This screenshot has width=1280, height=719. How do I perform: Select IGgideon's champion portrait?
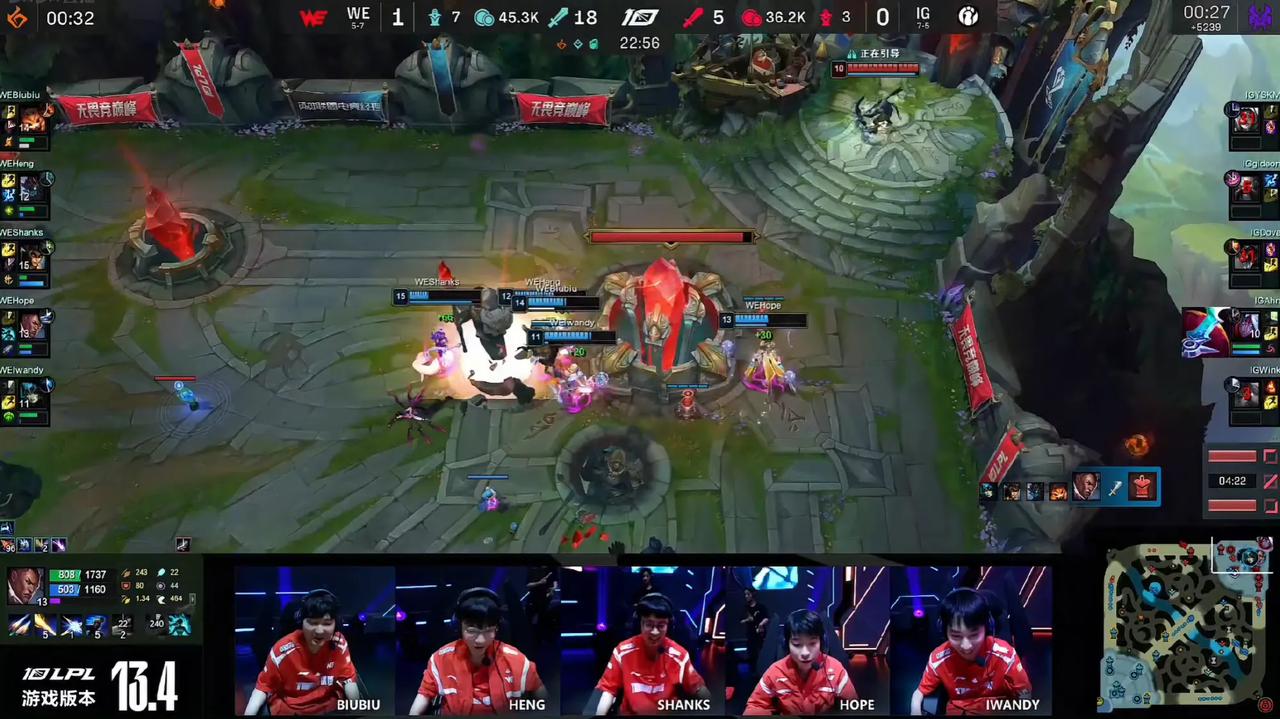1246,188
